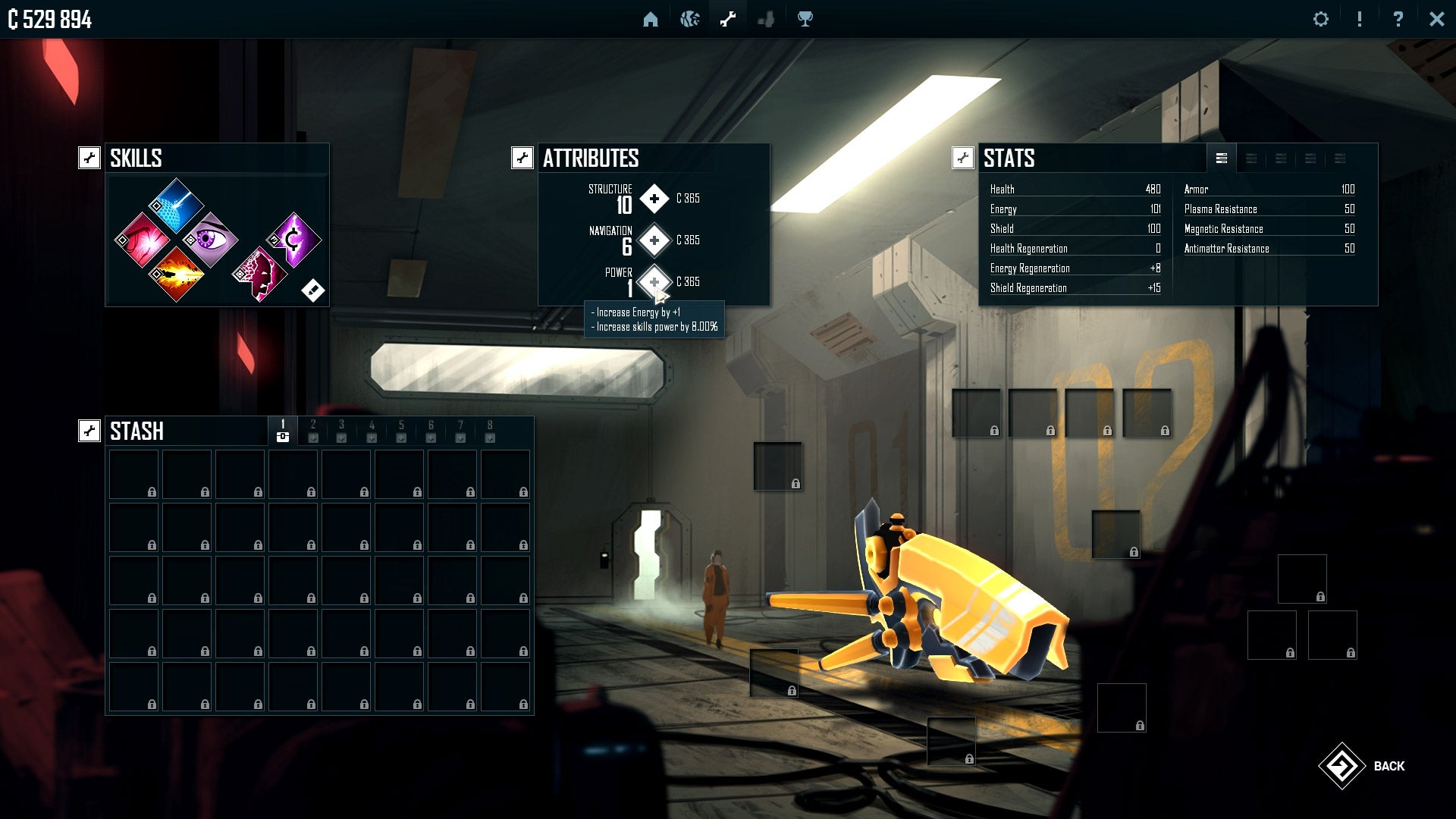Go to the home screen tab
This screenshot has height=819, width=1456.
[x=650, y=20]
